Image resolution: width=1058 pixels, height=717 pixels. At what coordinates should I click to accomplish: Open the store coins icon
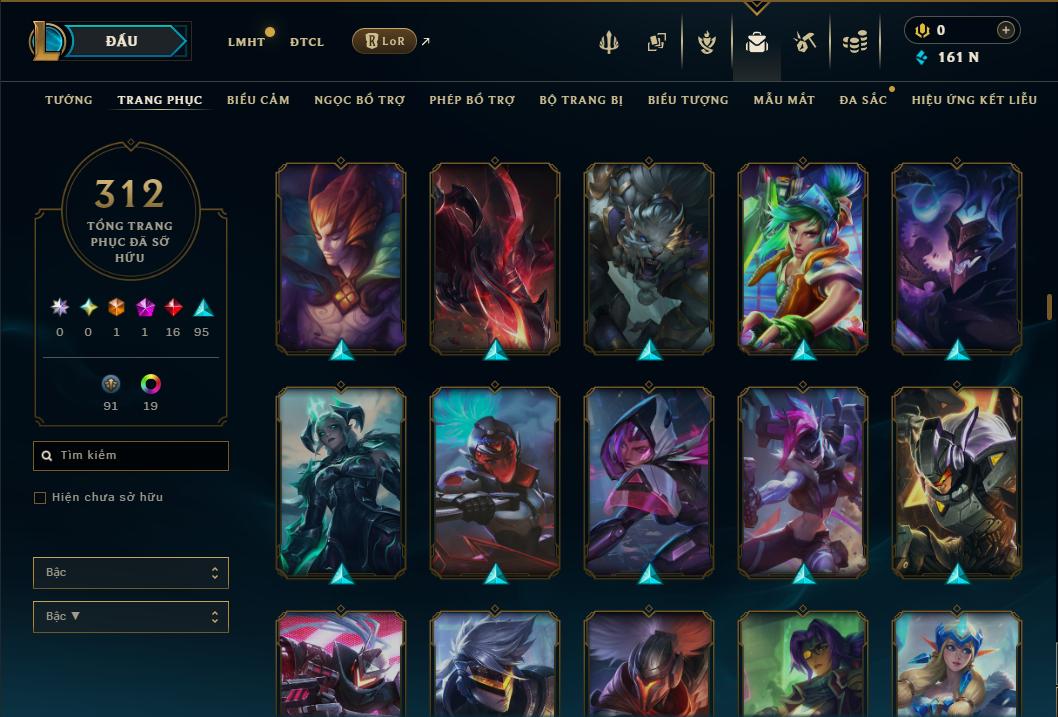coord(854,42)
